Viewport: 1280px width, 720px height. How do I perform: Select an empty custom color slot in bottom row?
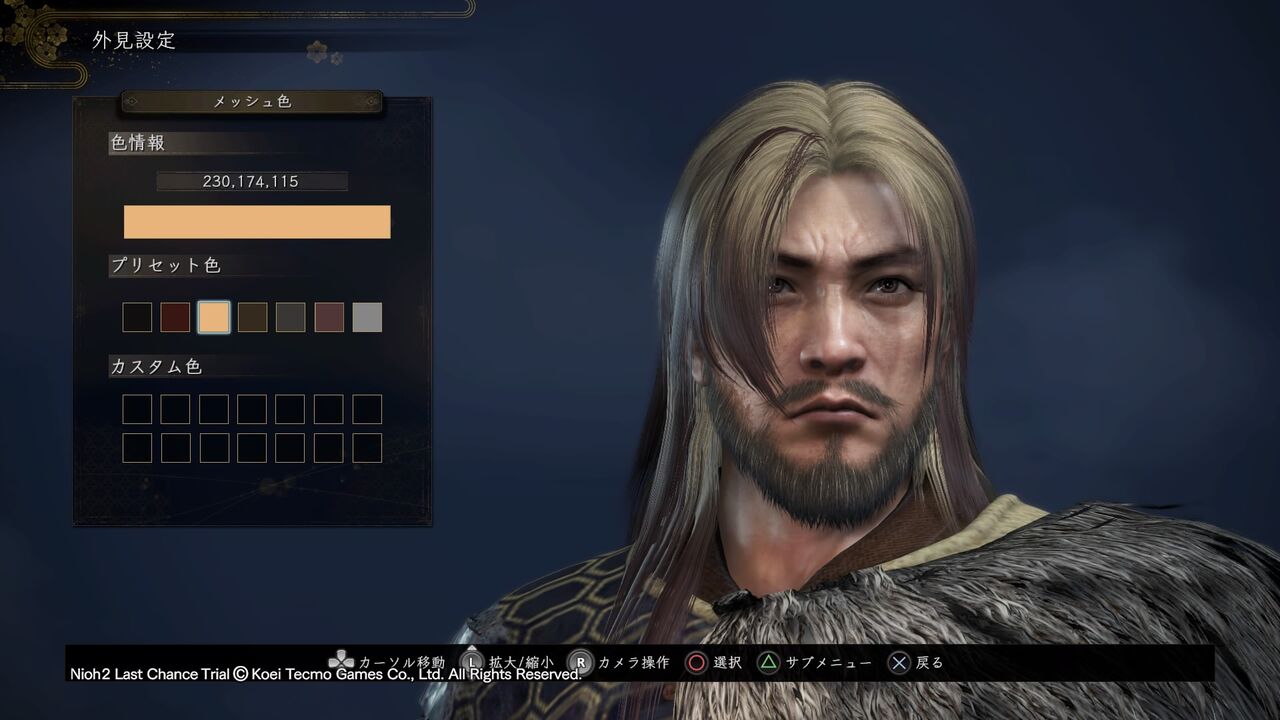(x=137, y=448)
